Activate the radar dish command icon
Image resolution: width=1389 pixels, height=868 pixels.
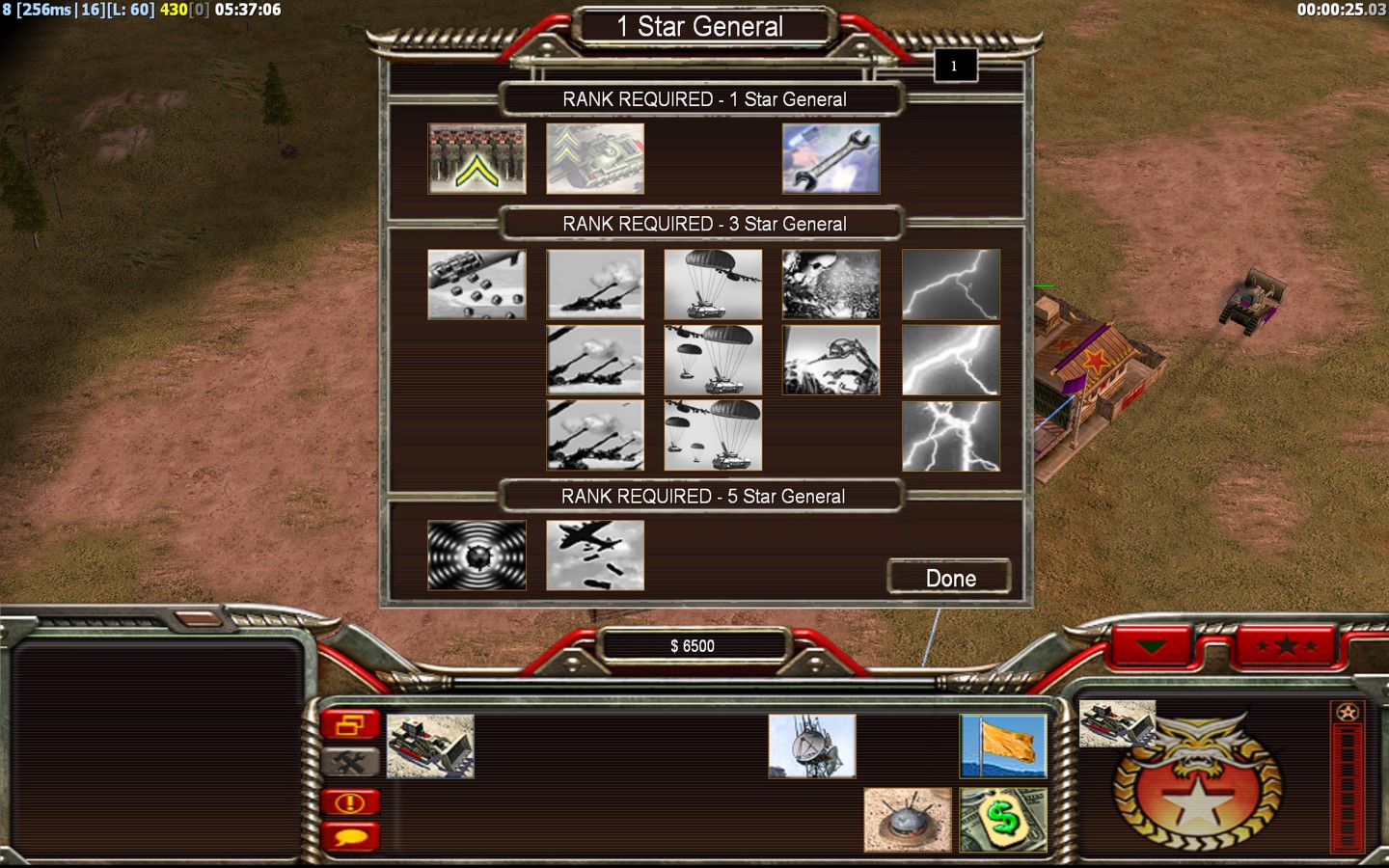pos(811,746)
